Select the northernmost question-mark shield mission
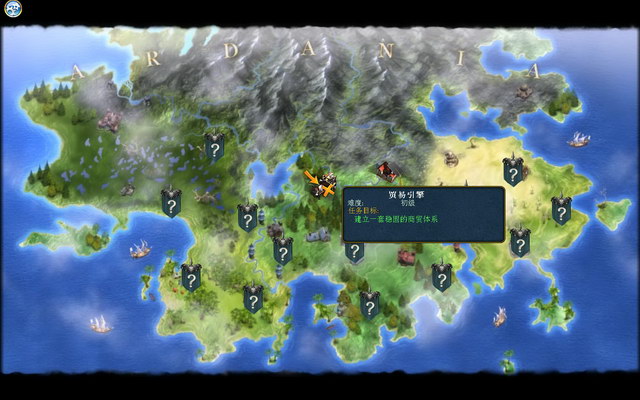The width and height of the screenshot is (640, 400). [x=214, y=148]
